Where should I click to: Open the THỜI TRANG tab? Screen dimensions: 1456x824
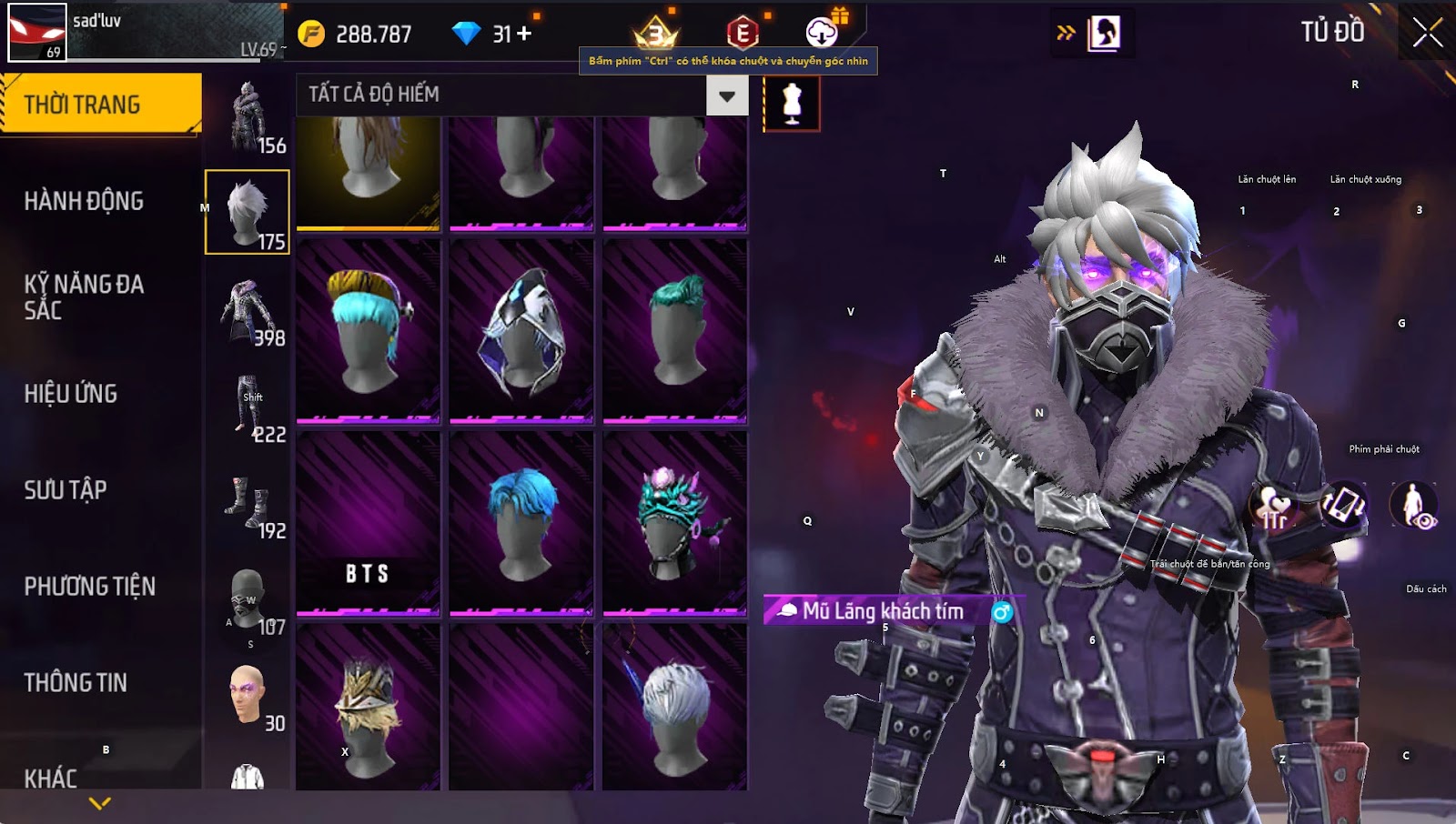(x=100, y=105)
